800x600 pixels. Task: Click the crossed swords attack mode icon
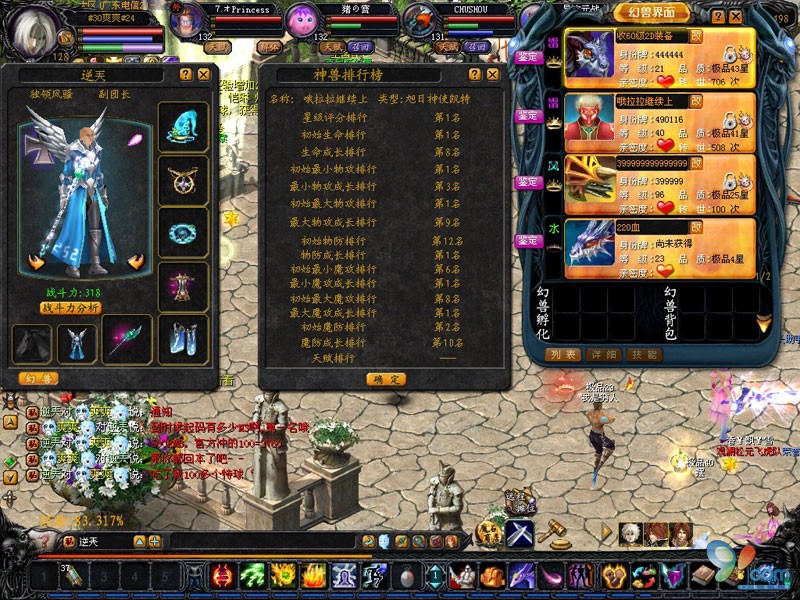[x=518, y=533]
